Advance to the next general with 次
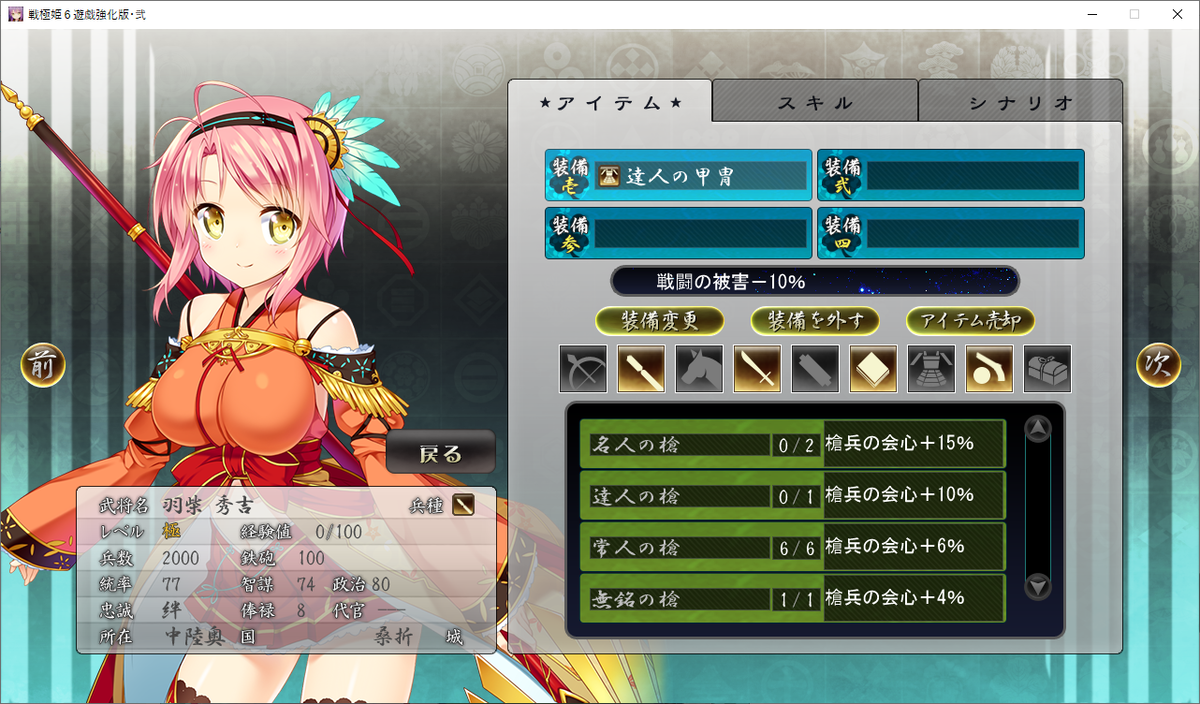 (1158, 366)
